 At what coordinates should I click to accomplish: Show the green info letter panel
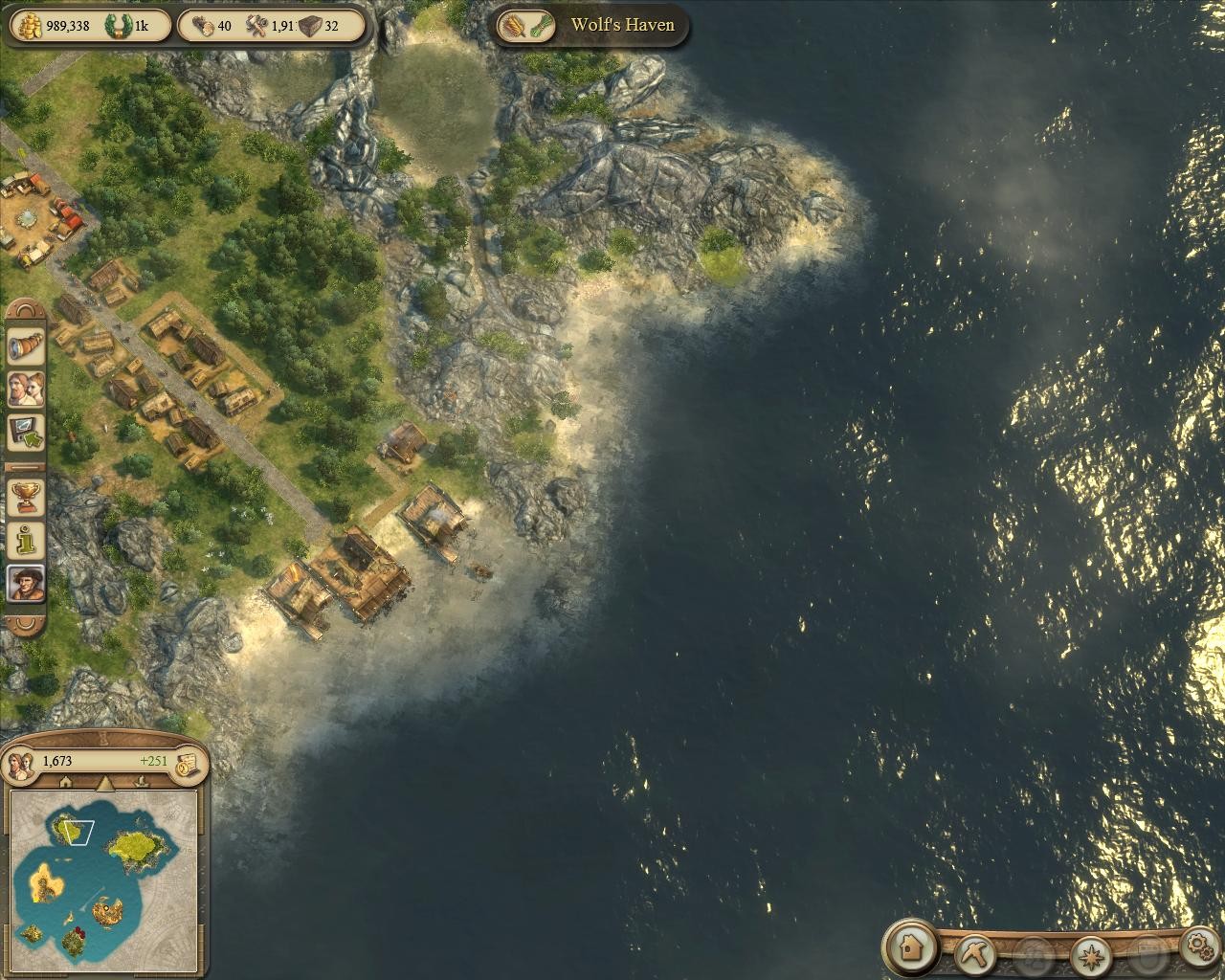pyautogui.click(x=25, y=540)
